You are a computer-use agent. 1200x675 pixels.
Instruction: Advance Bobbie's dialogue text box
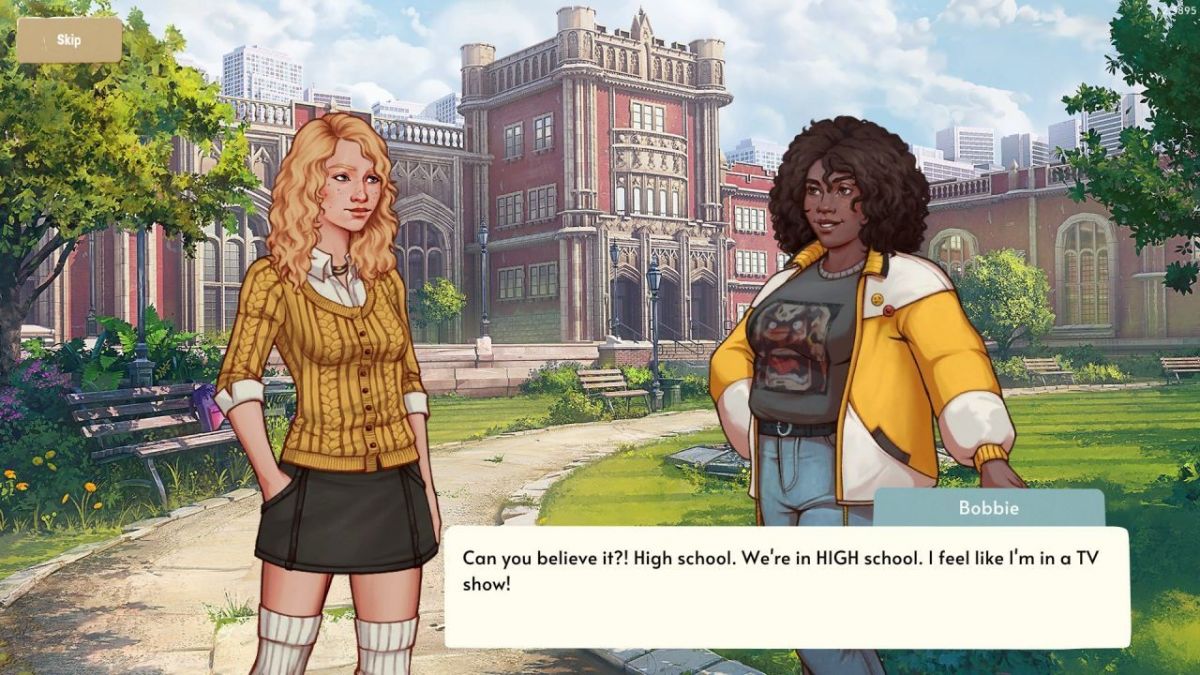(x=786, y=587)
